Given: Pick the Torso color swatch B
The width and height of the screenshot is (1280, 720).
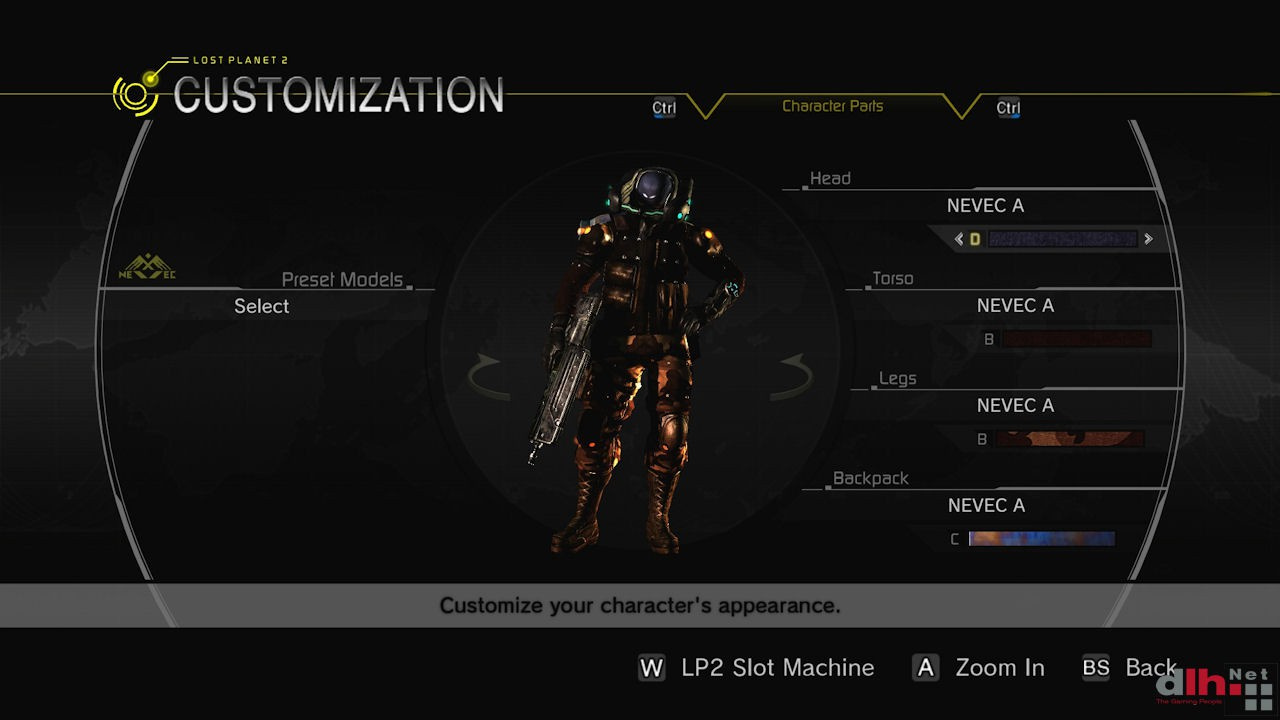Looking at the screenshot, I should point(1076,339).
